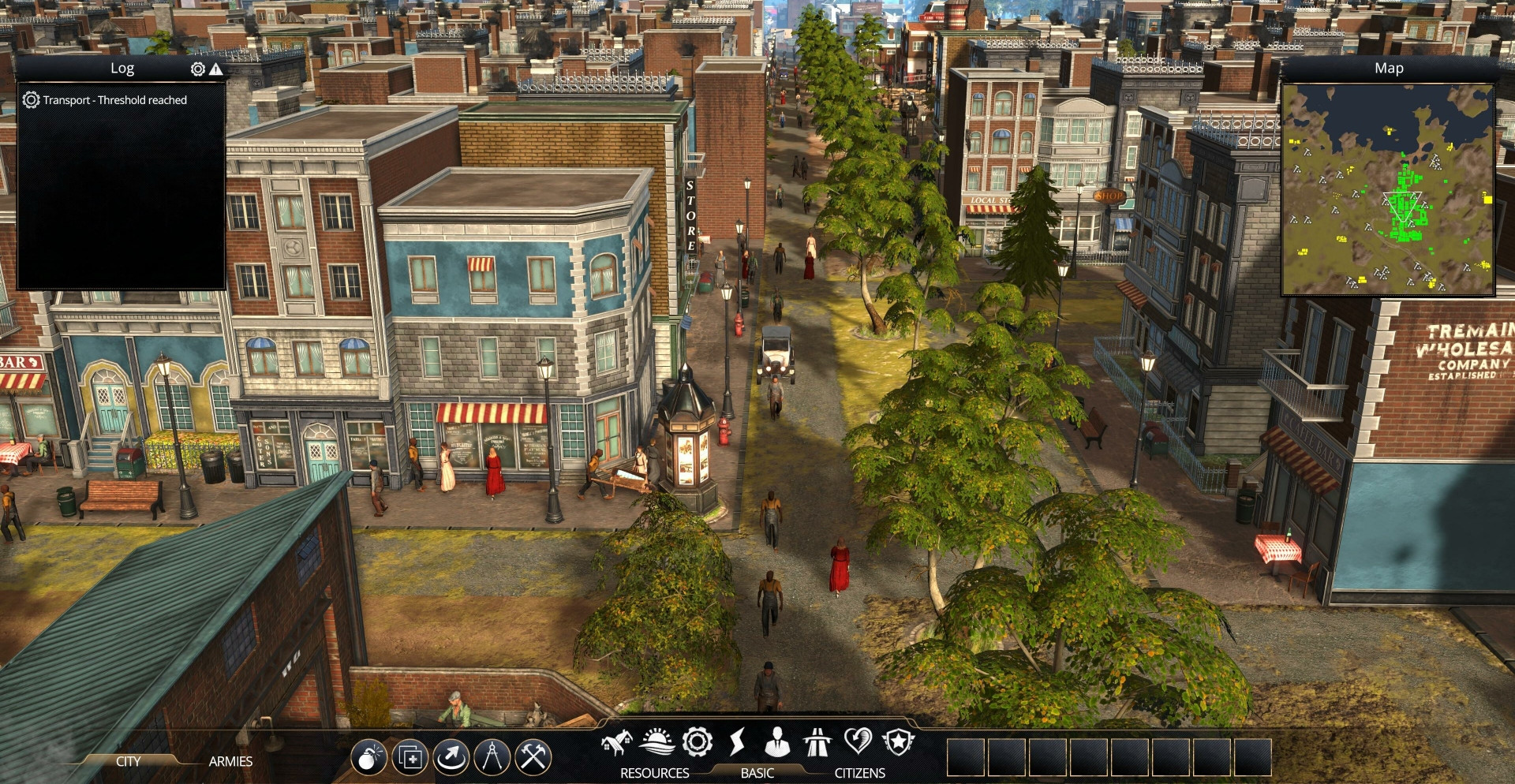The width and height of the screenshot is (1515, 784).
Task: Choose the drafting compass planning tool
Action: click(x=492, y=758)
